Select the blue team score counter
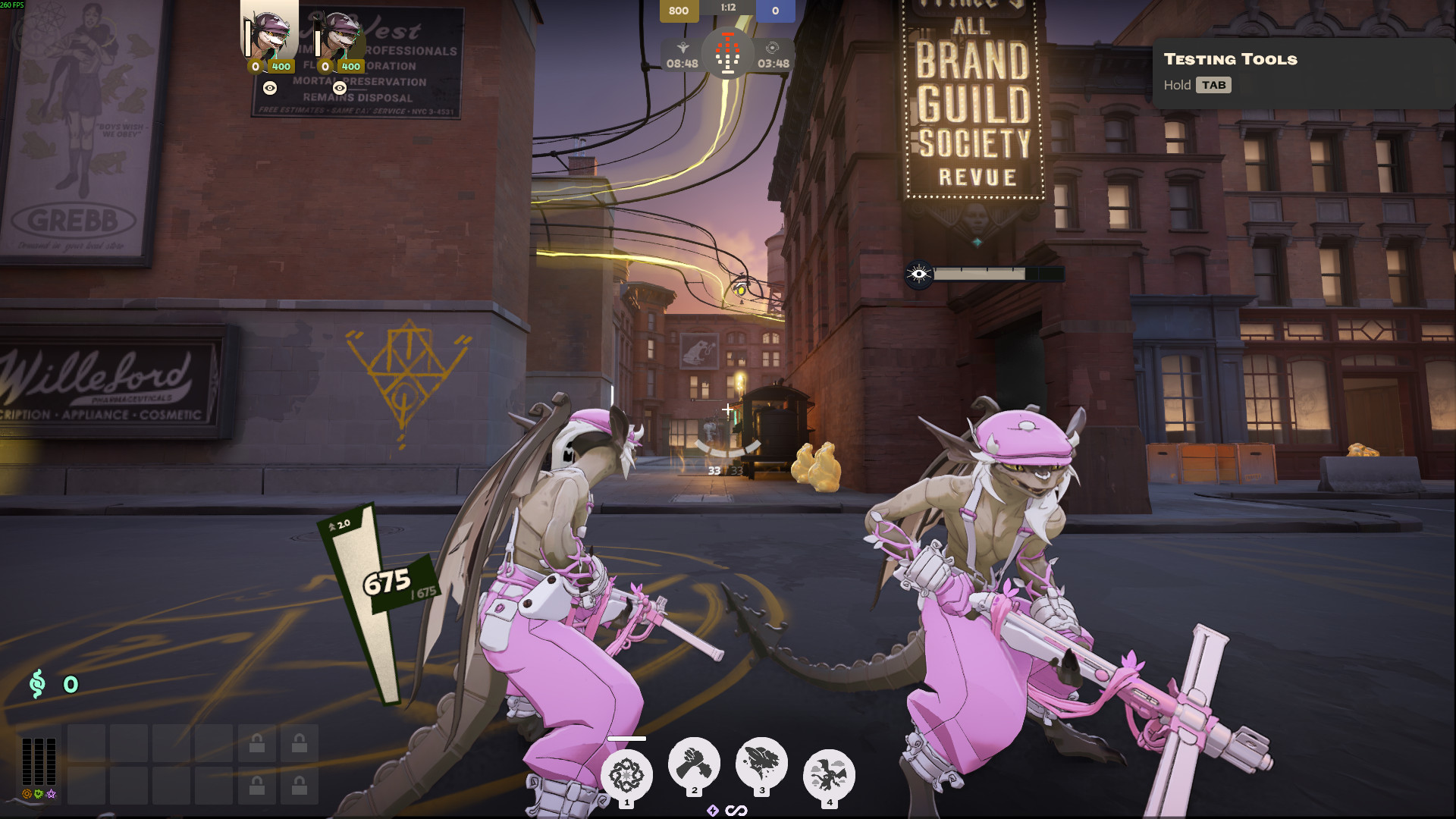 click(773, 11)
